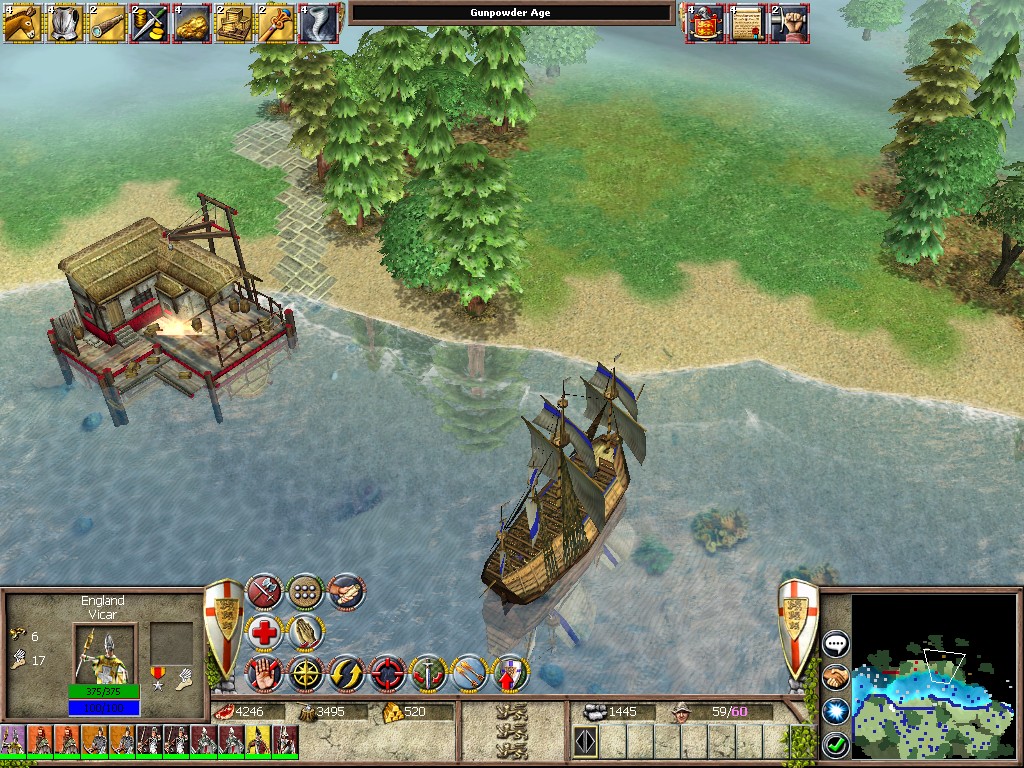Select the yellow curved arrows command
This screenshot has height=768, width=1024.
coord(346,673)
